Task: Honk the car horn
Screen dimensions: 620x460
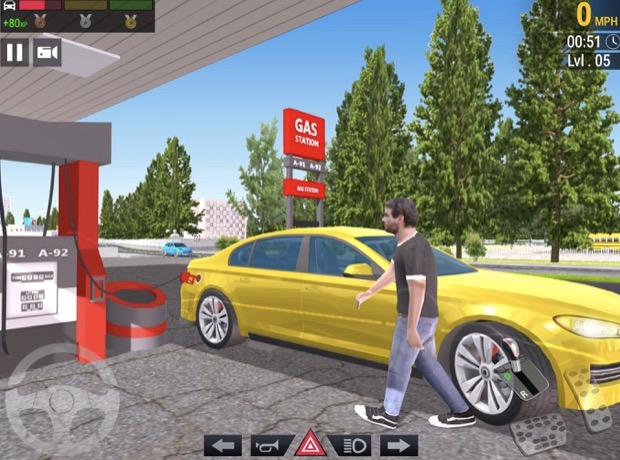Action: 267,445
